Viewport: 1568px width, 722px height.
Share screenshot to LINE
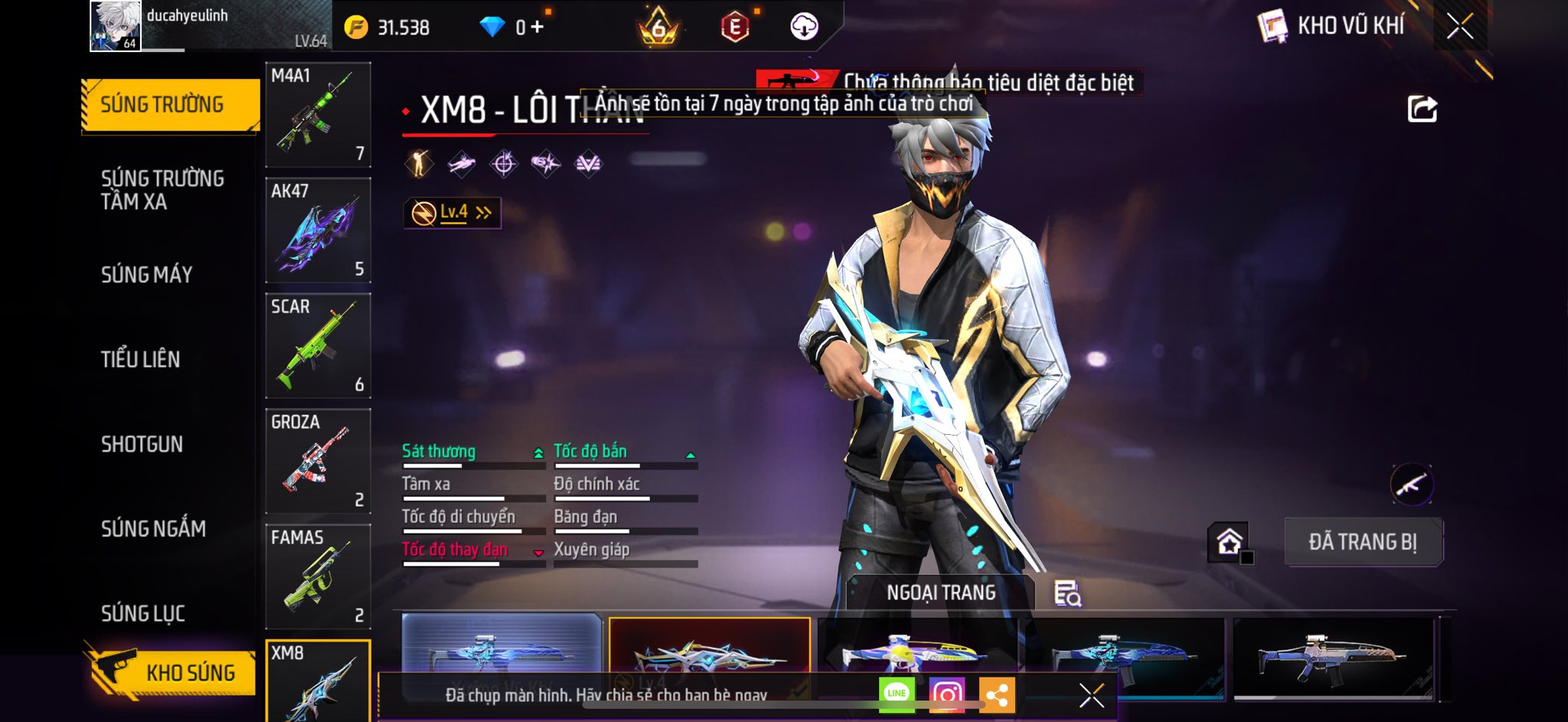pyautogui.click(x=897, y=694)
